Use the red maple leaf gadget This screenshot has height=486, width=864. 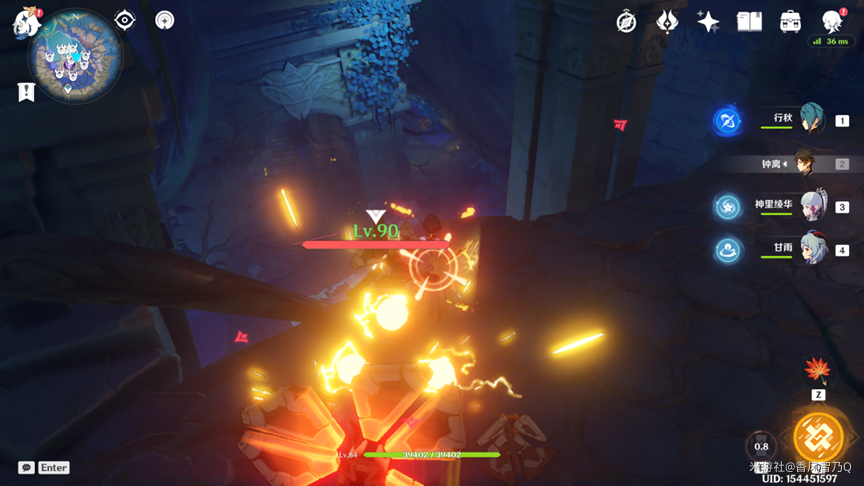coord(818,371)
